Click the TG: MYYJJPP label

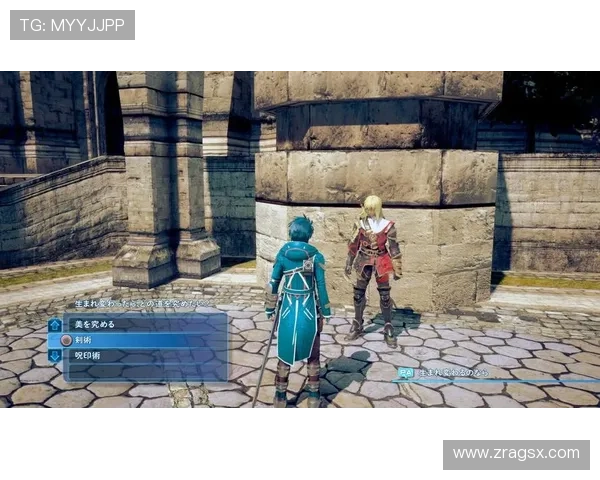coord(72,24)
